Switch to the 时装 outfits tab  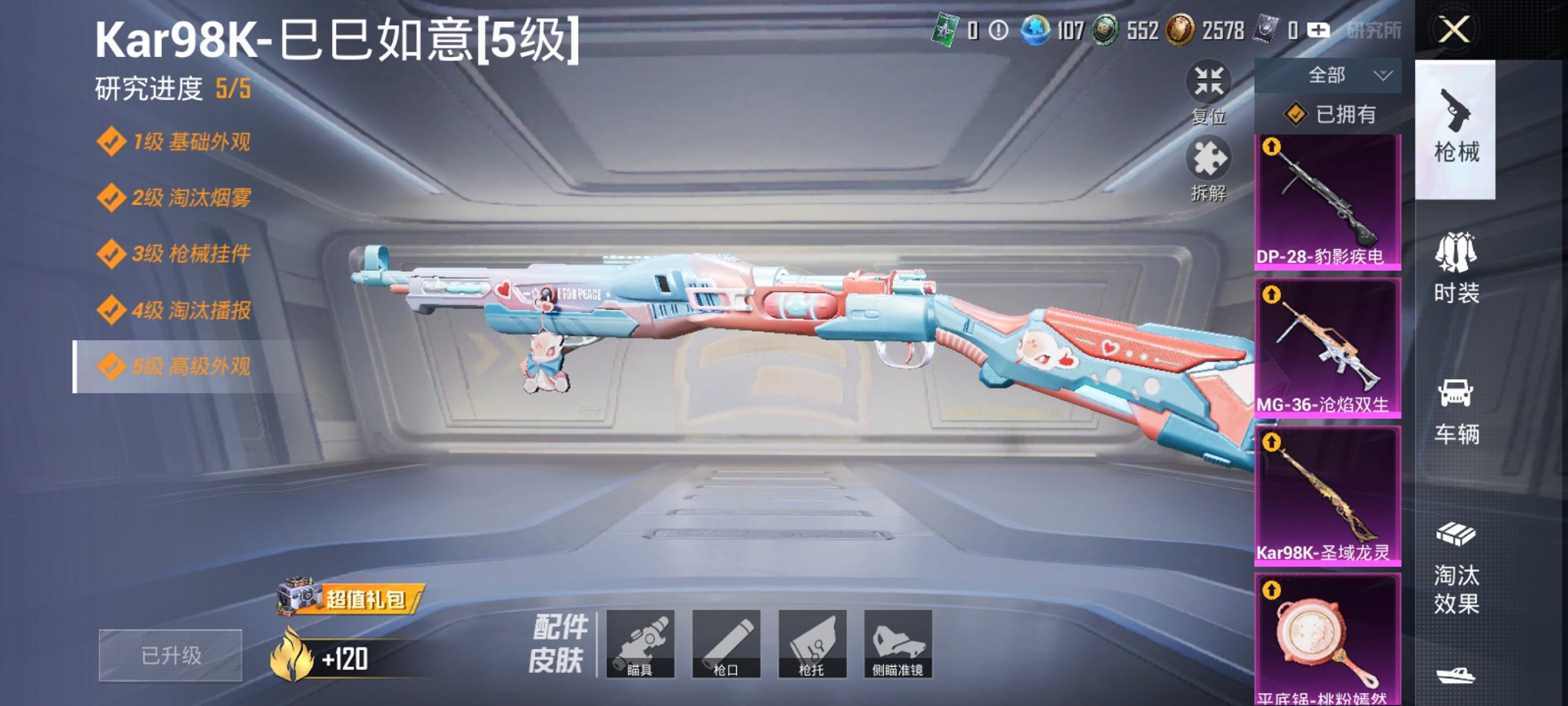point(1455,265)
